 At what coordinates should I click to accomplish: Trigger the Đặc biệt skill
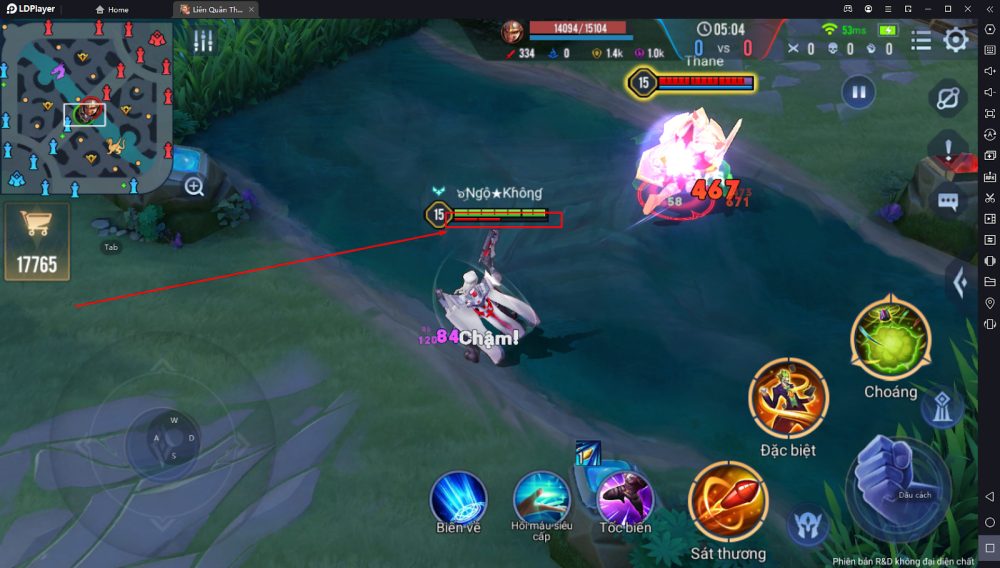[788, 398]
